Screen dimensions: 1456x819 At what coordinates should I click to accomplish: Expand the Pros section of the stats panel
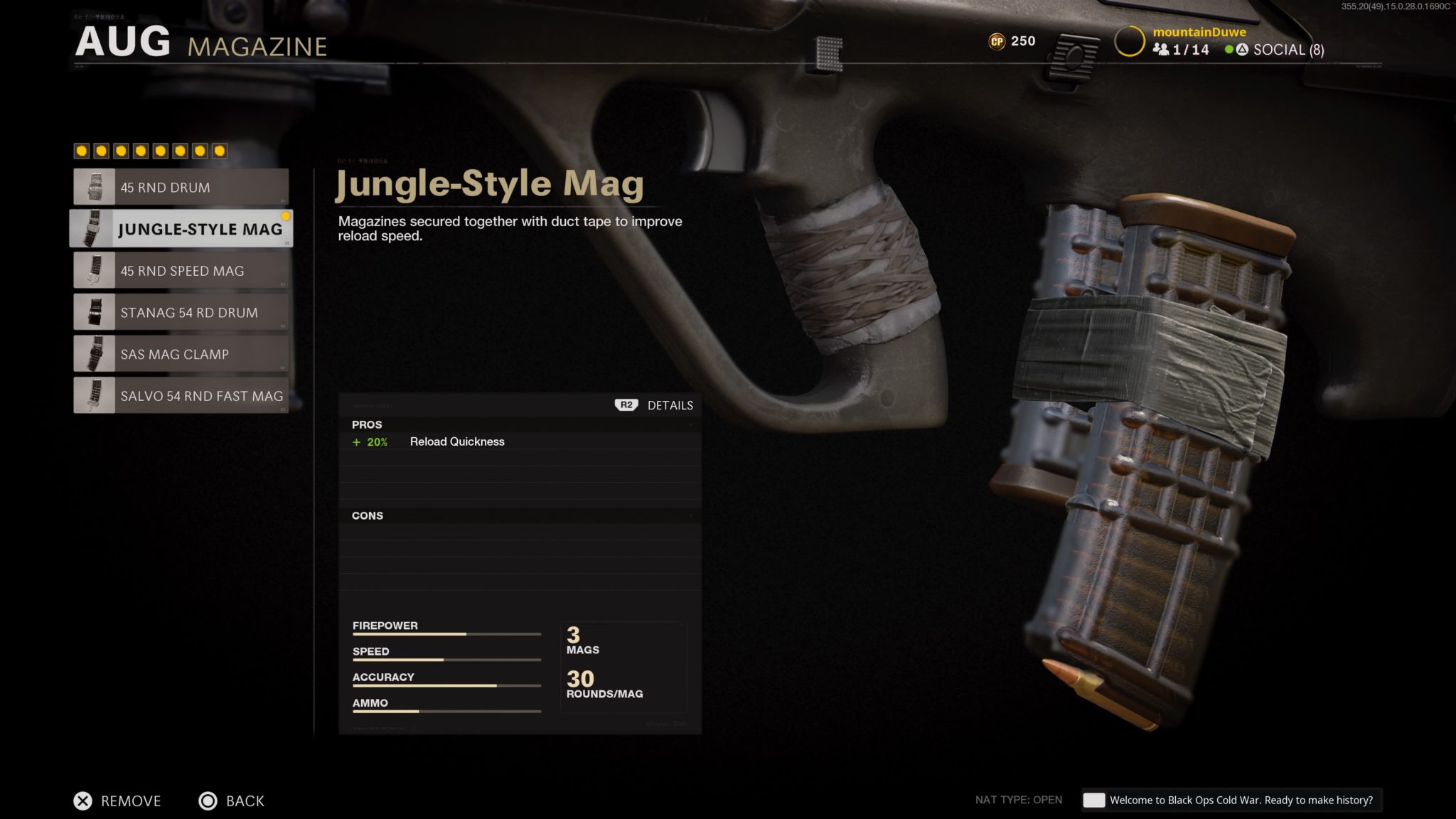coord(367,424)
